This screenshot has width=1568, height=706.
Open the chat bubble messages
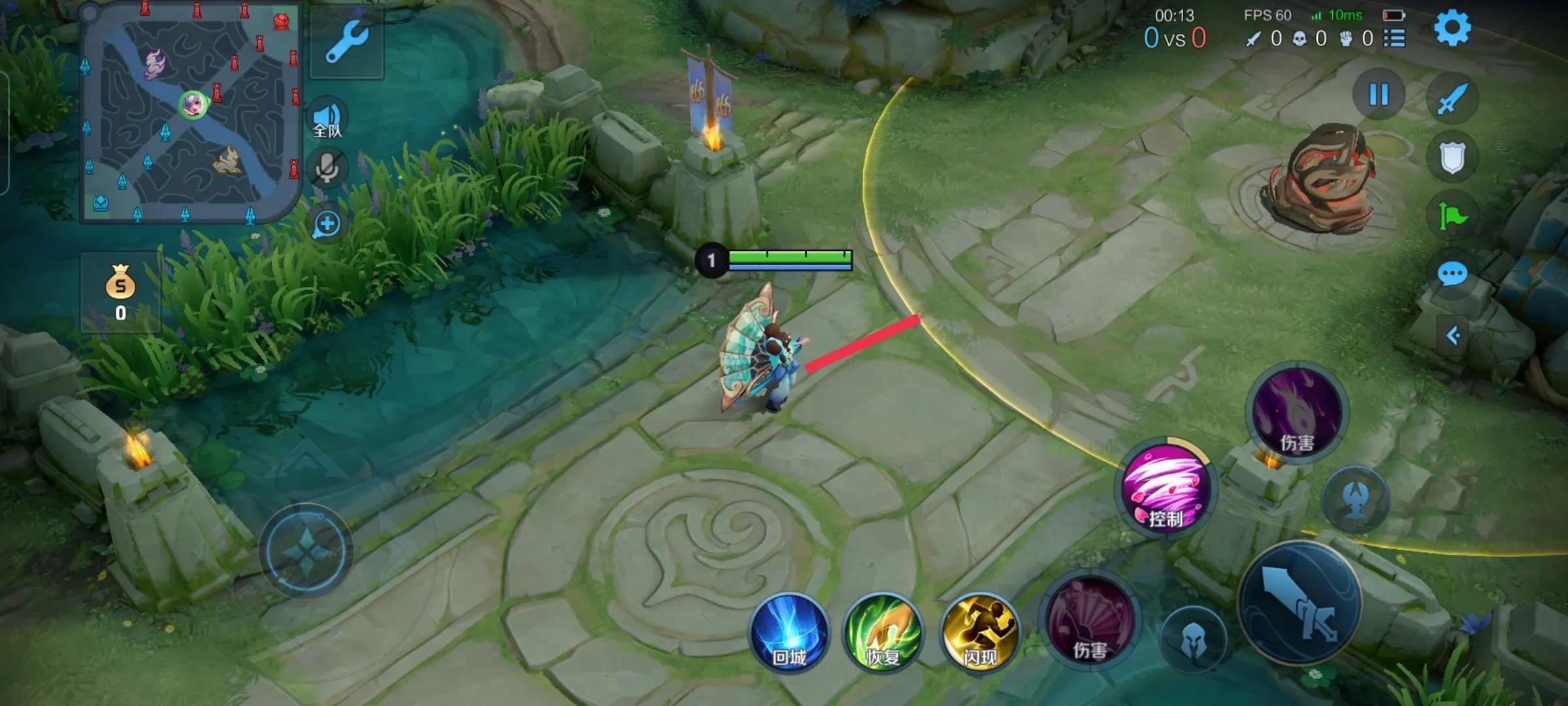(1452, 274)
